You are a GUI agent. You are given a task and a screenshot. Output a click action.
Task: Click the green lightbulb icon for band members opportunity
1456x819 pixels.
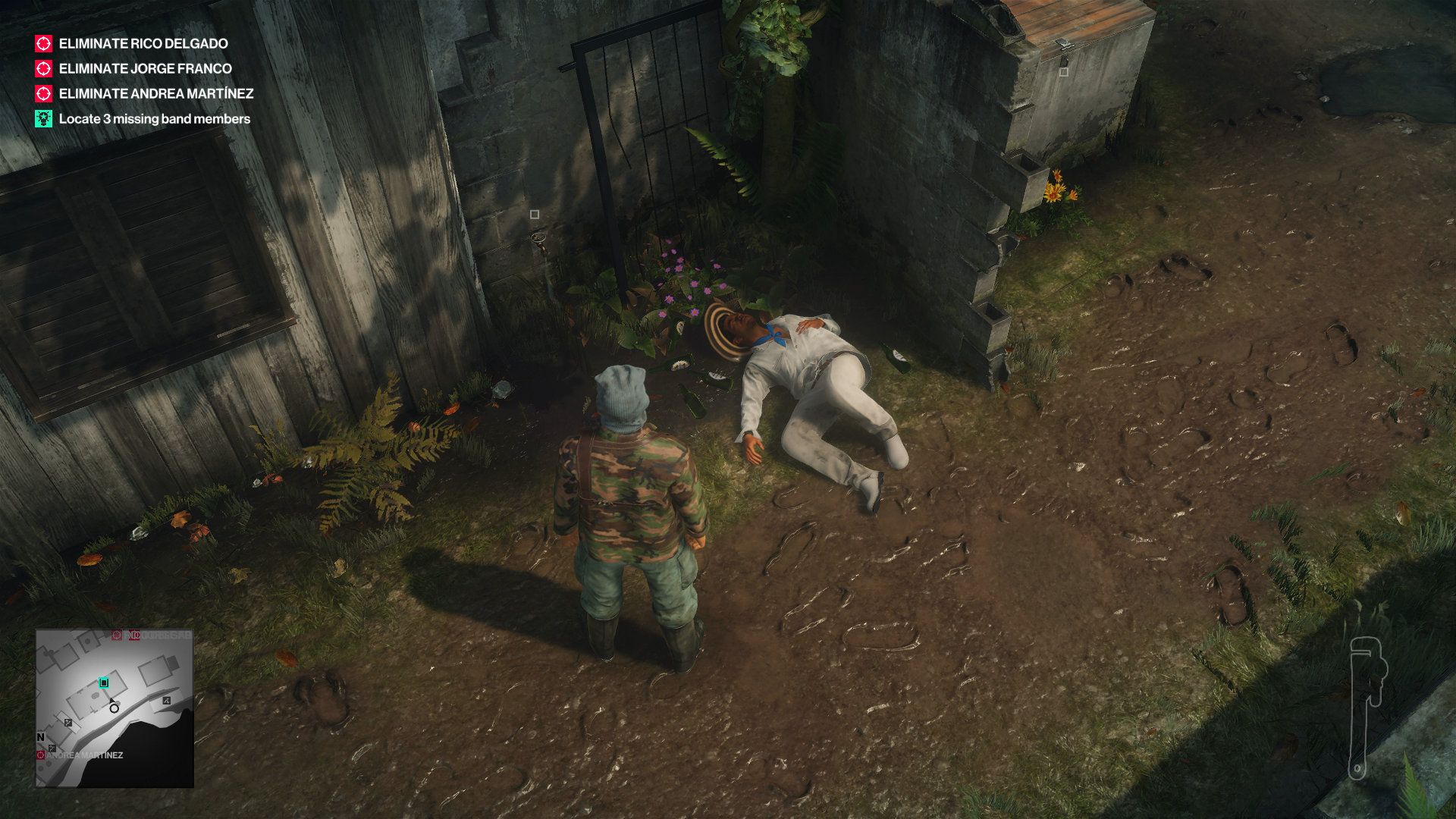[42, 119]
